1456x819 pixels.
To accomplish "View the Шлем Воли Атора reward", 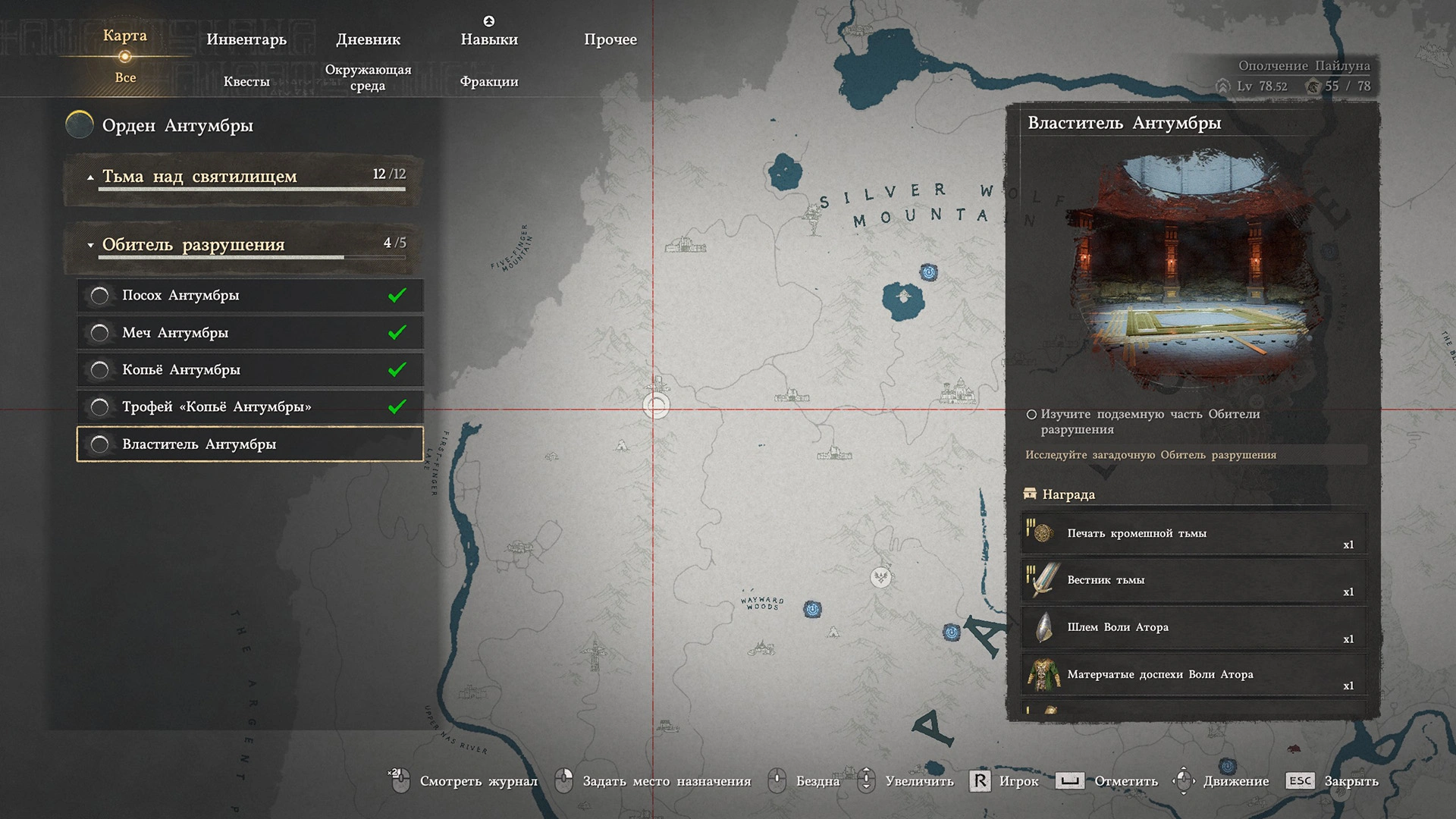I will coord(1193,628).
